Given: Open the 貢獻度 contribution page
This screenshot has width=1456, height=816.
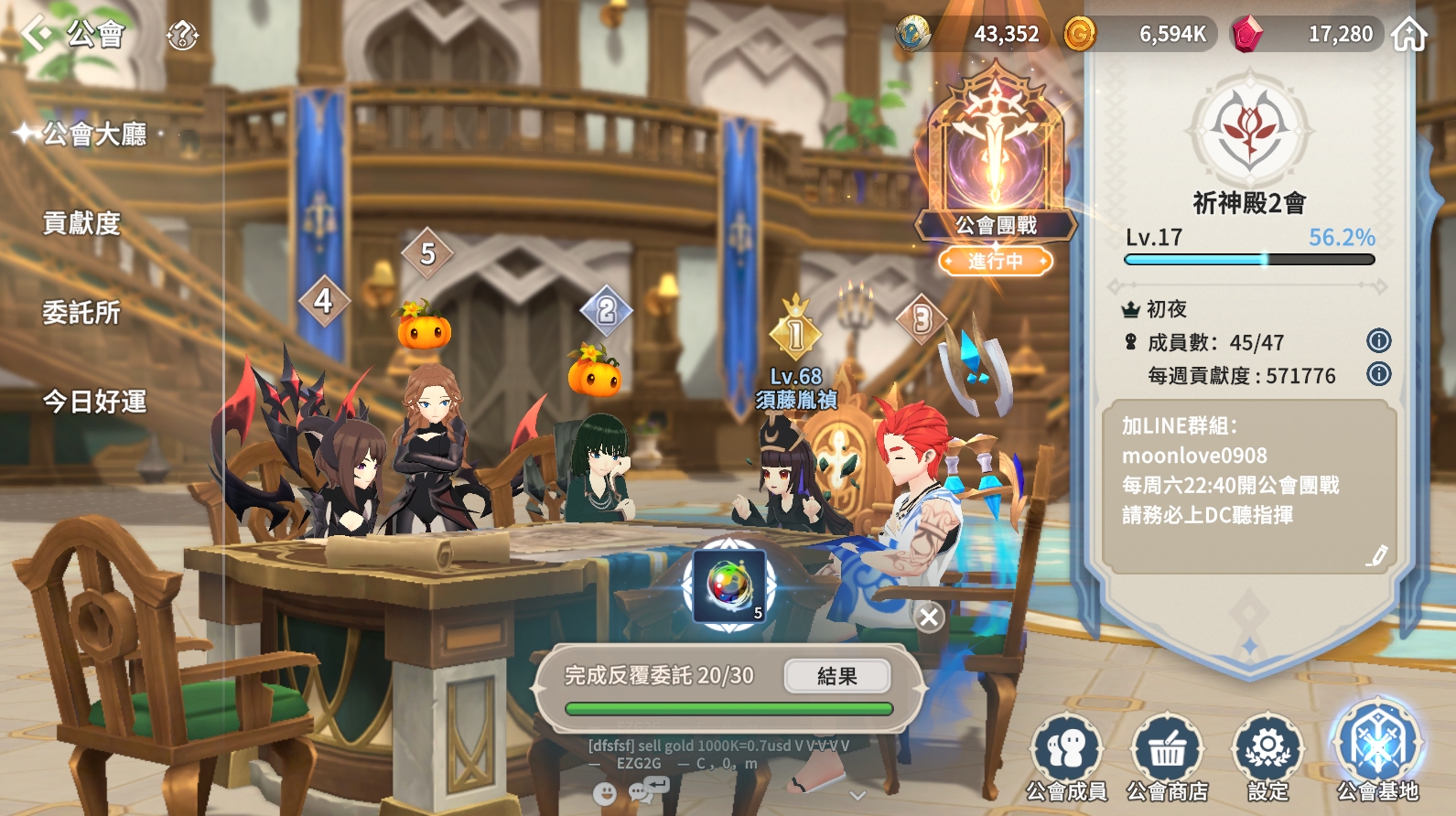Looking at the screenshot, I should coord(81,223).
